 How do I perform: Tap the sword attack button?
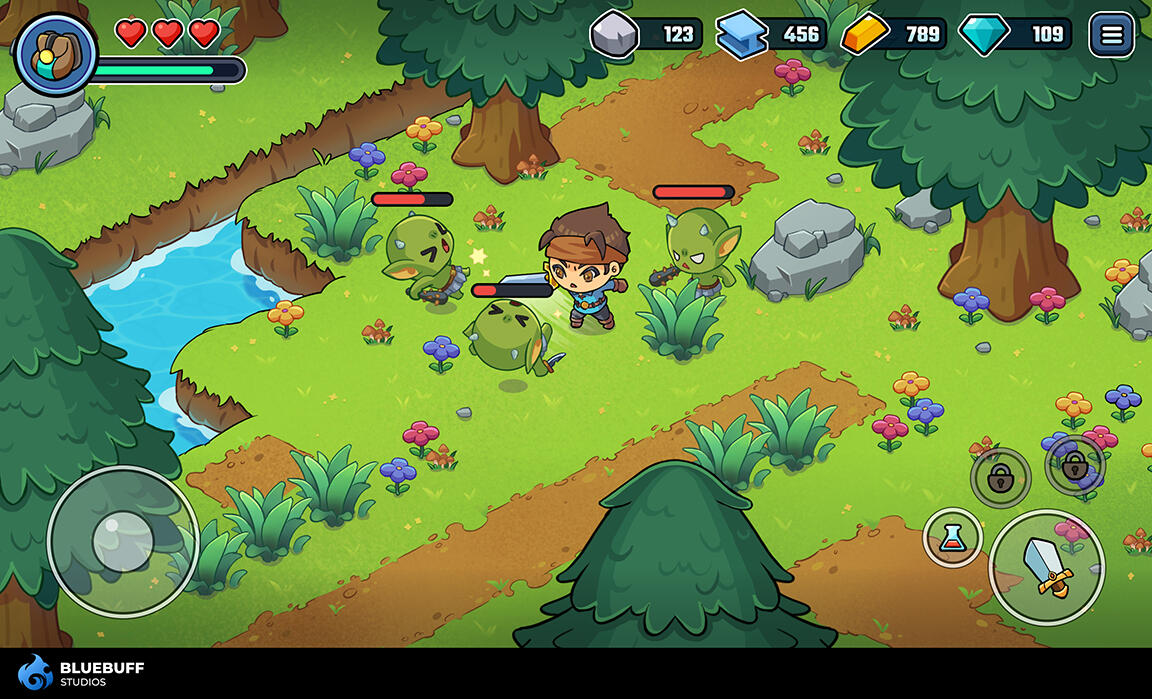click(x=1046, y=567)
